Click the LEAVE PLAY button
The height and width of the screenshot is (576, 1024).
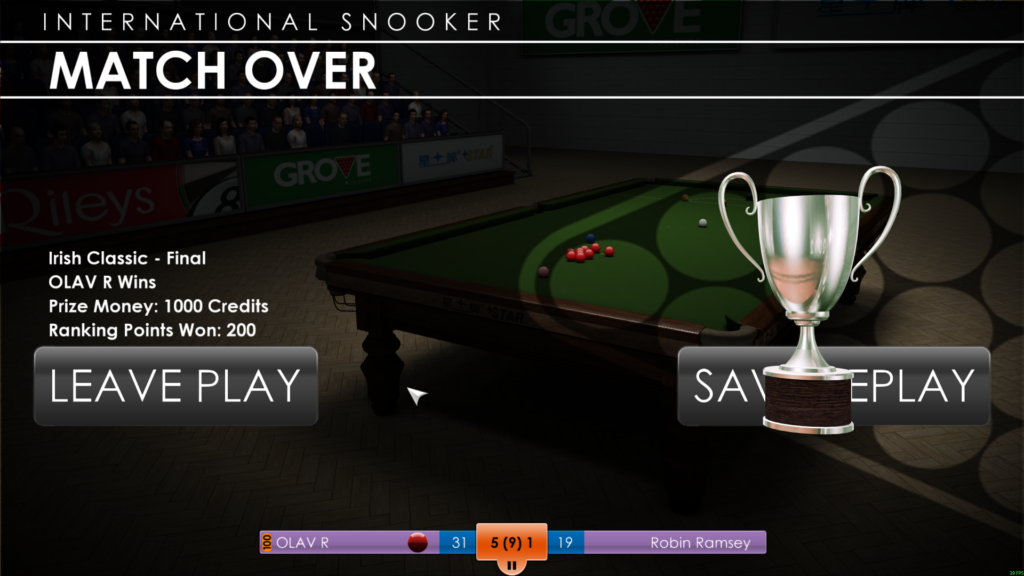click(x=175, y=386)
